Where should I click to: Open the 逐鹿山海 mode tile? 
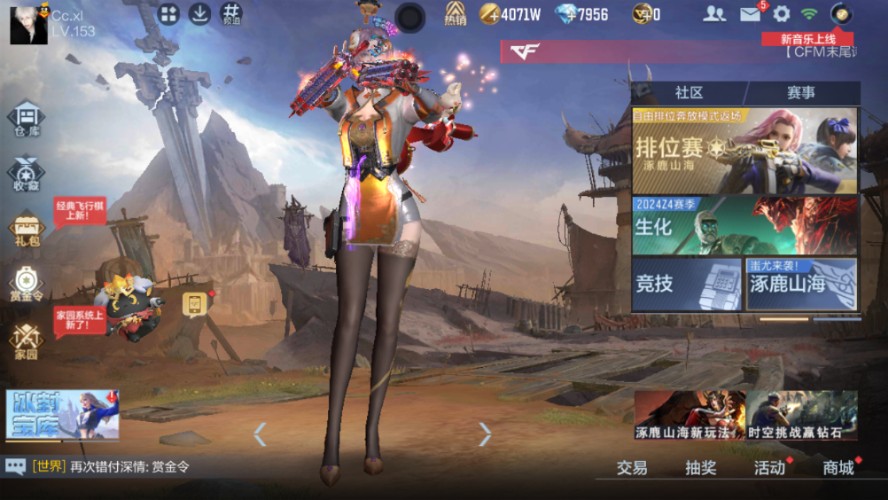tap(801, 283)
